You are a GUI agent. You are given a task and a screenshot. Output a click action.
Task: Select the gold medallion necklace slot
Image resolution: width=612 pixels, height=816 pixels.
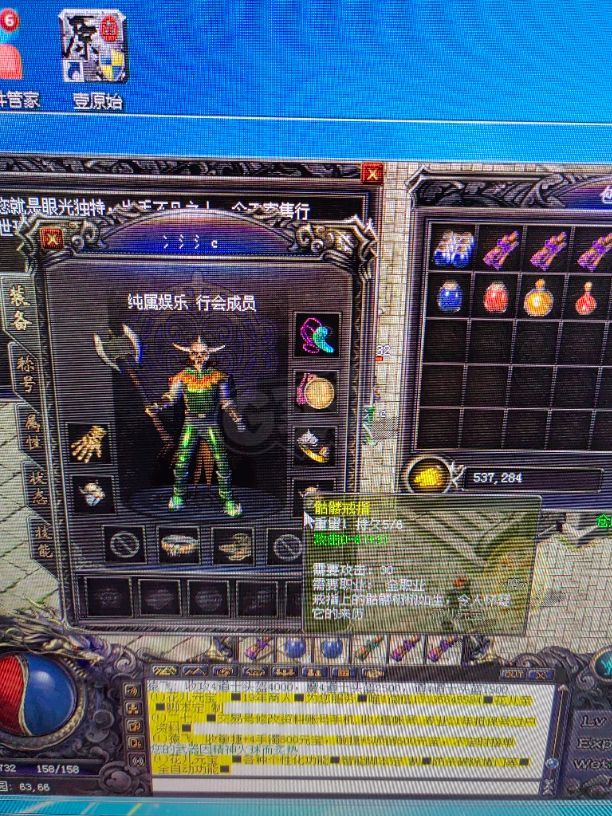317,391
